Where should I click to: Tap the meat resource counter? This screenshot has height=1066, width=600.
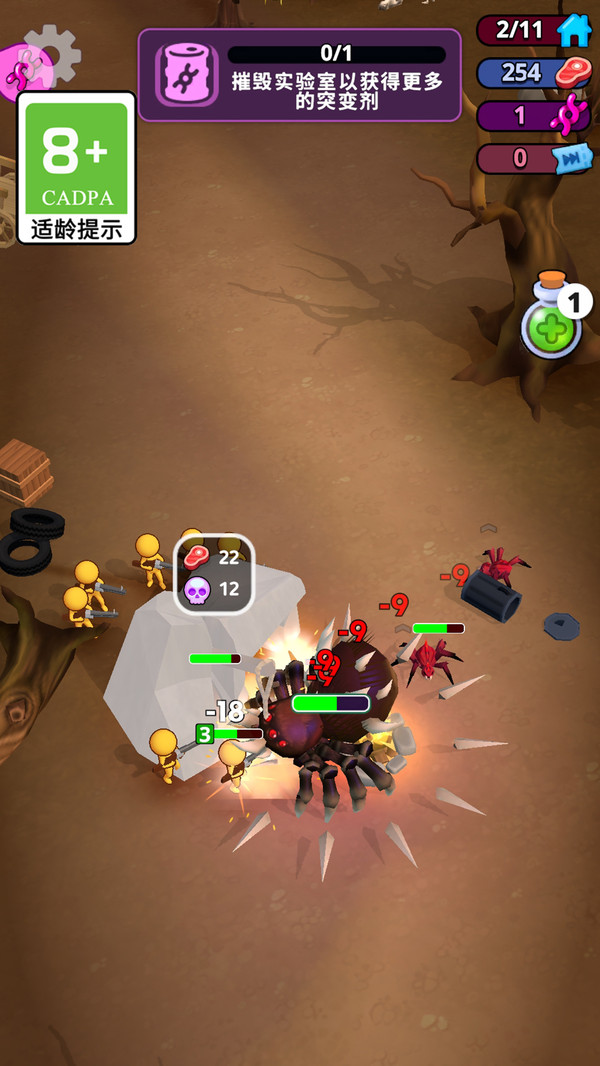pyautogui.click(x=534, y=73)
